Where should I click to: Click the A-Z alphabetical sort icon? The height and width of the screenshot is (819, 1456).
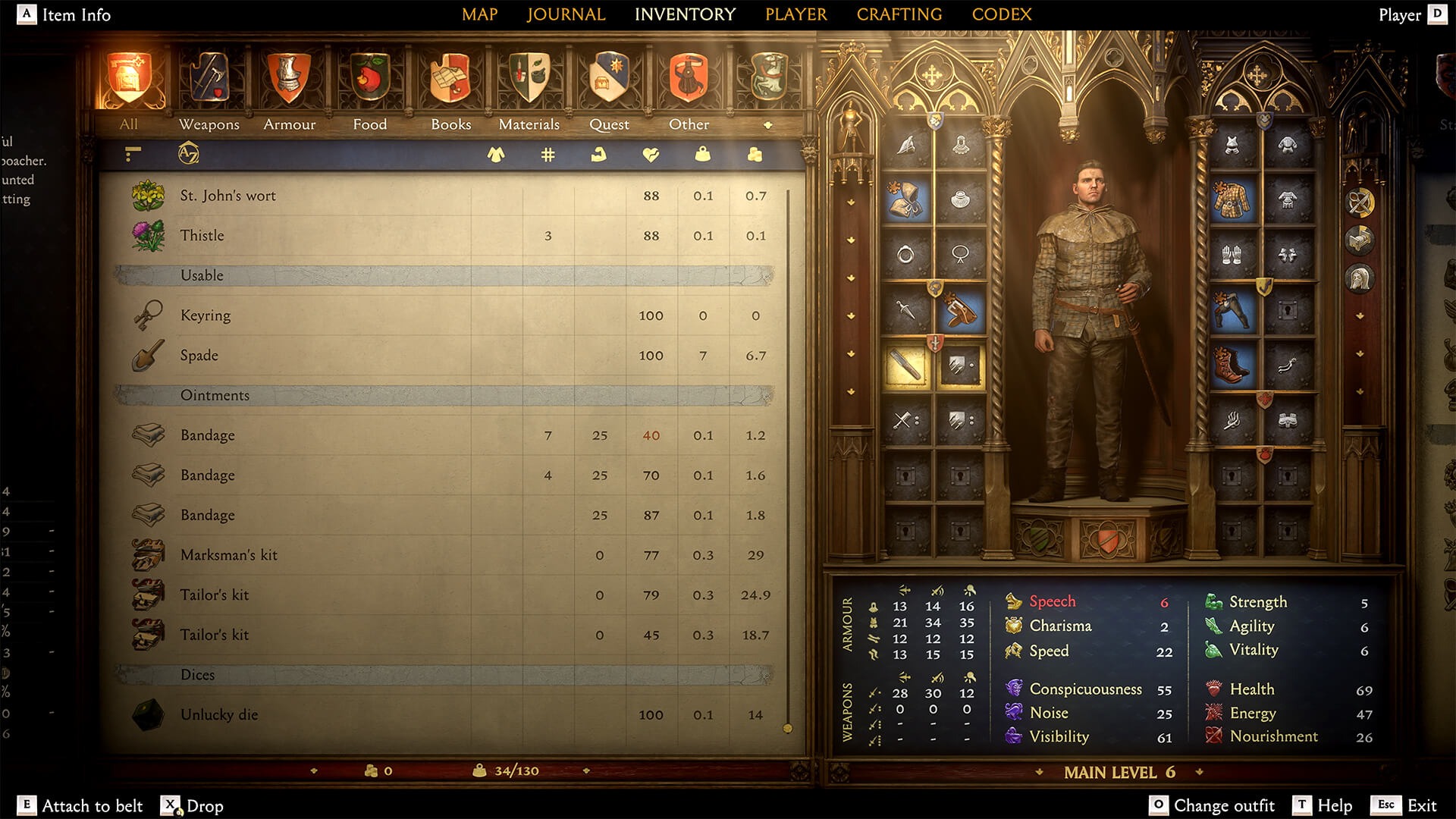point(187,154)
